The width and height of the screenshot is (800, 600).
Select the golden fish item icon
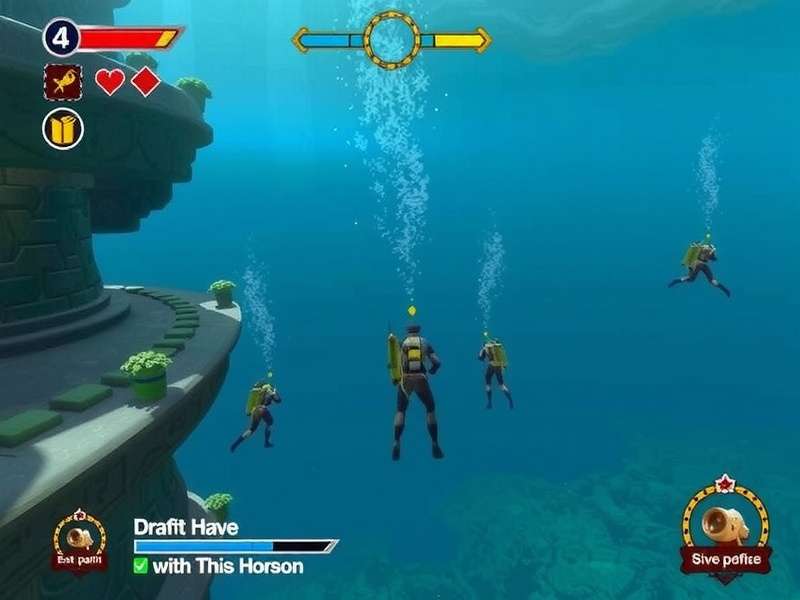pyautogui.click(x=62, y=82)
